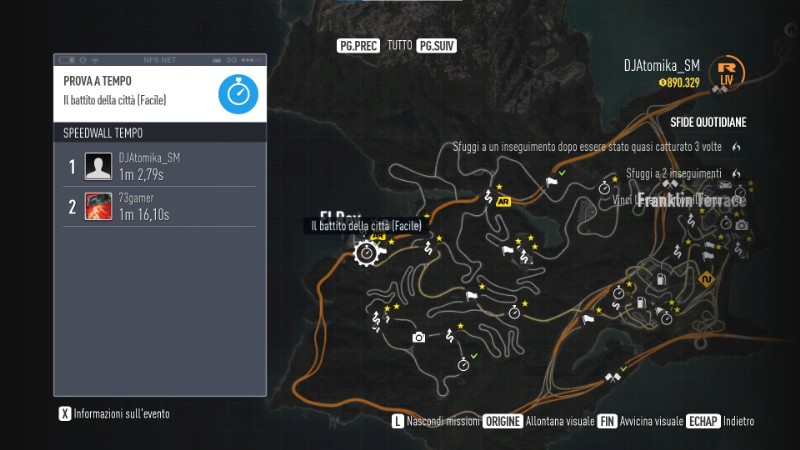
Task: Select the highlighted time trial marker on map
Action: point(367,253)
